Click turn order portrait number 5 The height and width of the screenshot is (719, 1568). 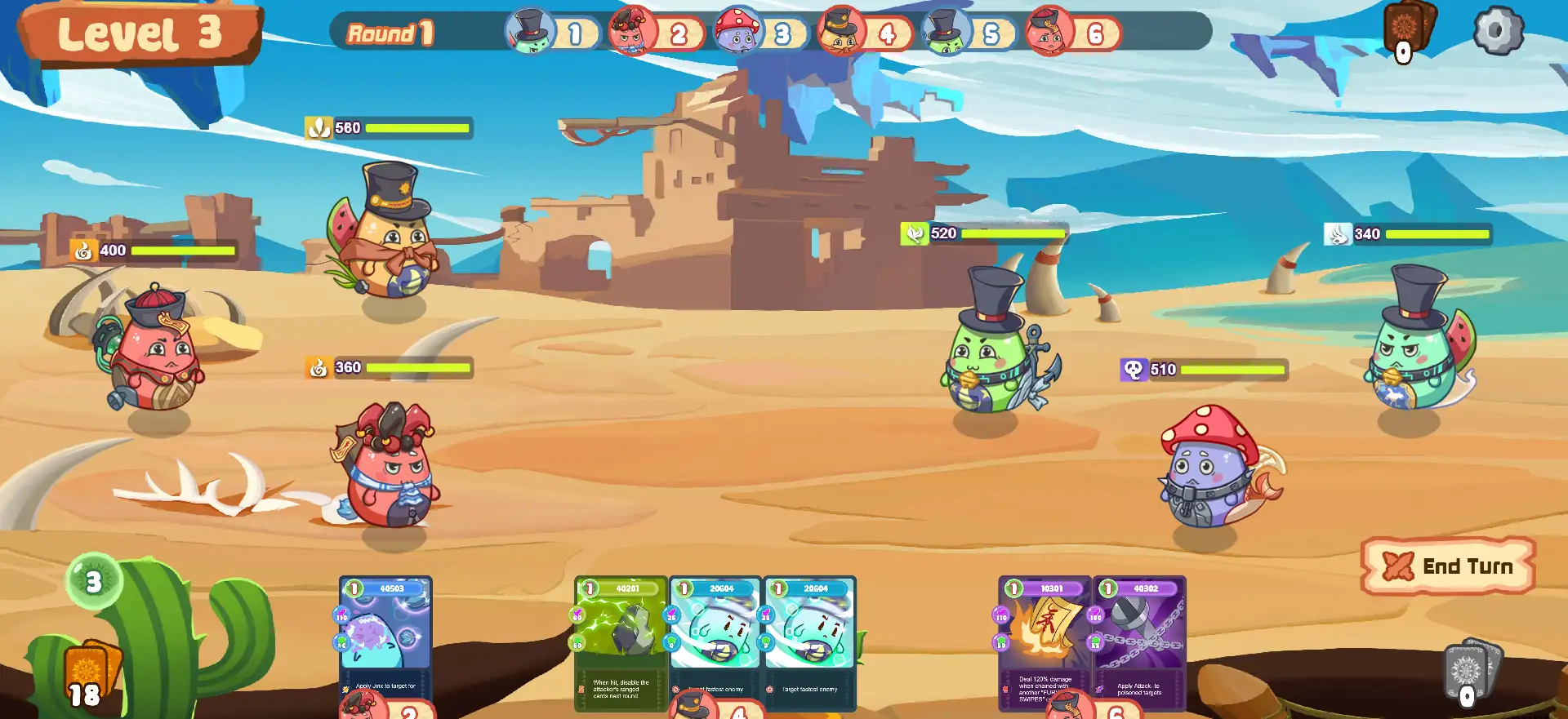click(946, 31)
